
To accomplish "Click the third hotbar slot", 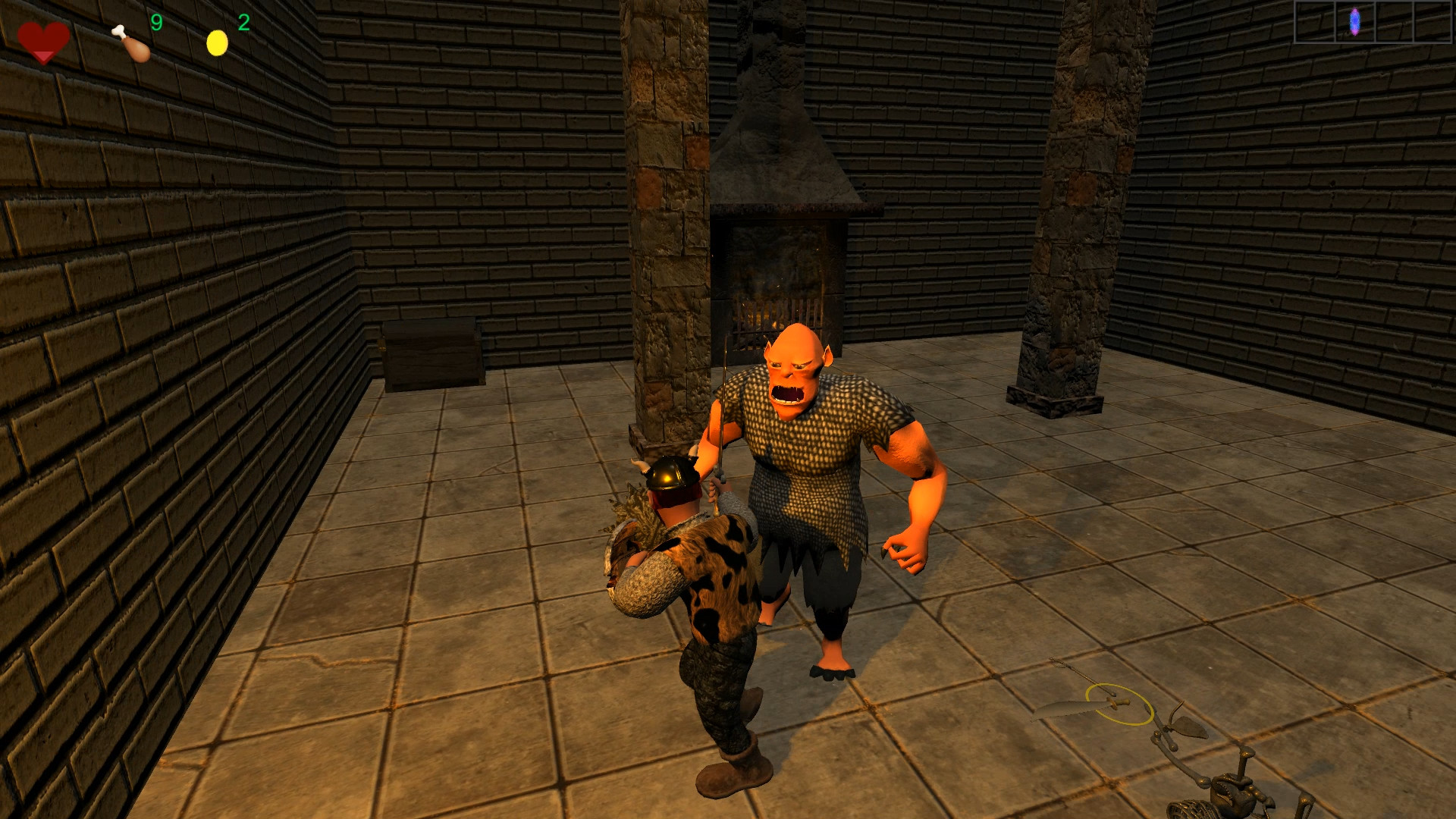I will point(1395,21).
